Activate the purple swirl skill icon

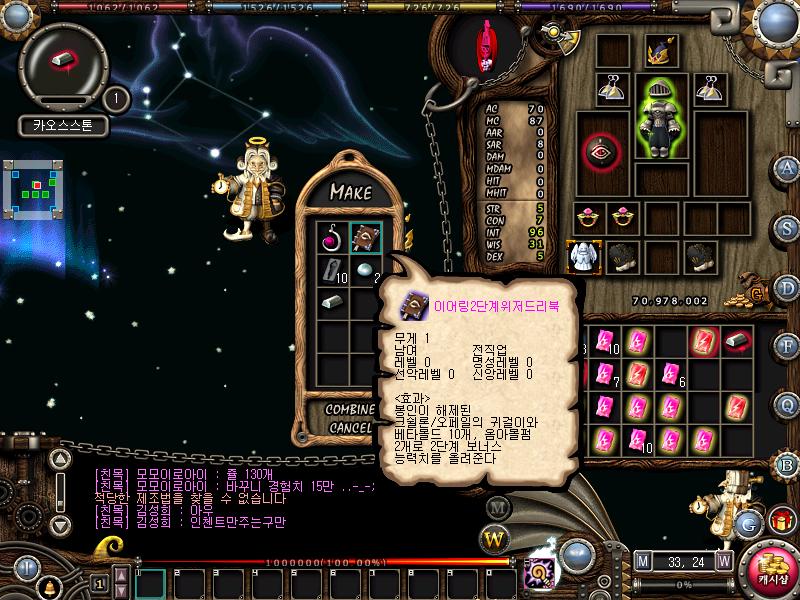point(541,573)
